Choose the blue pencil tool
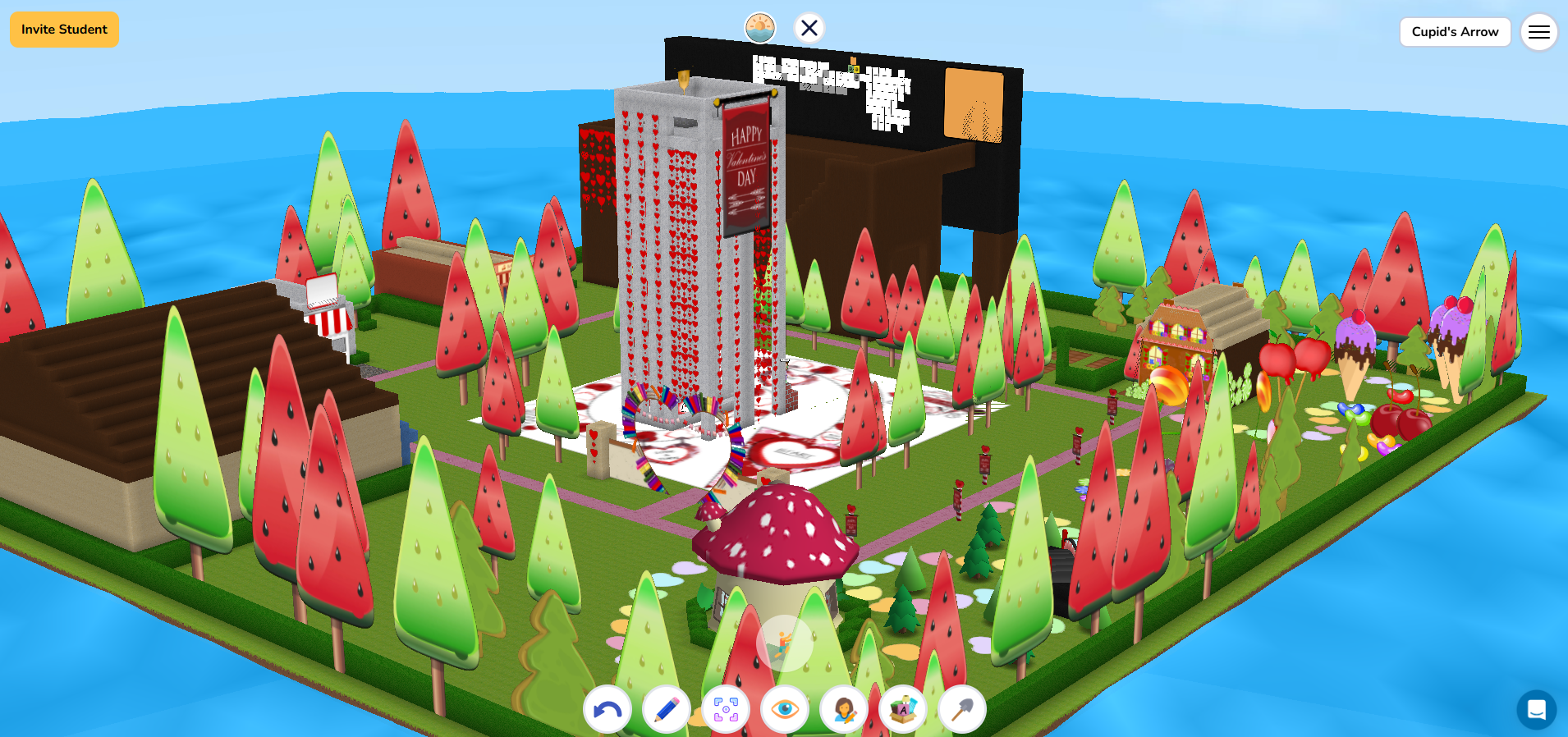The width and height of the screenshot is (1568, 737). pyautogui.click(x=667, y=709)
